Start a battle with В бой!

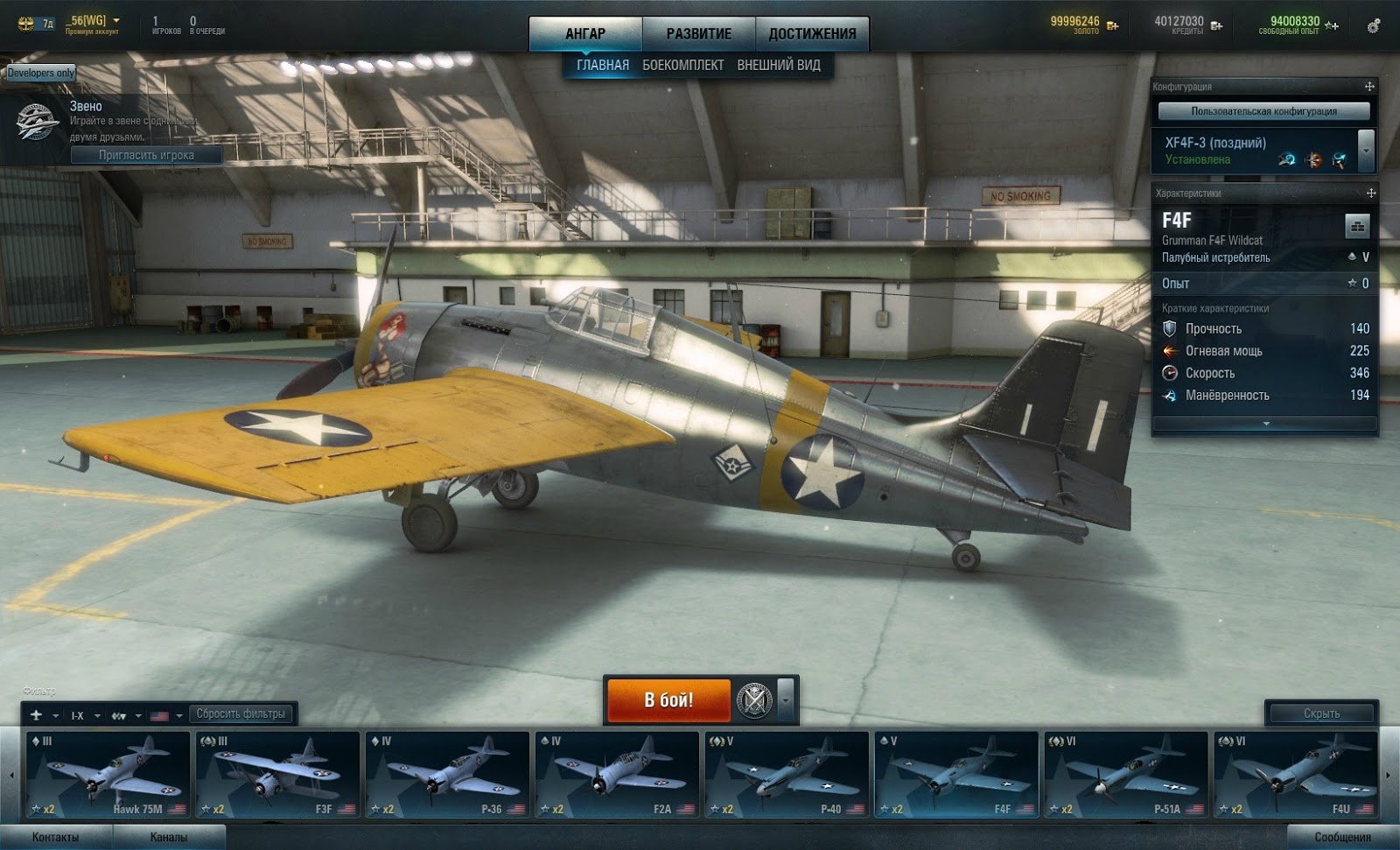point(668,699)
